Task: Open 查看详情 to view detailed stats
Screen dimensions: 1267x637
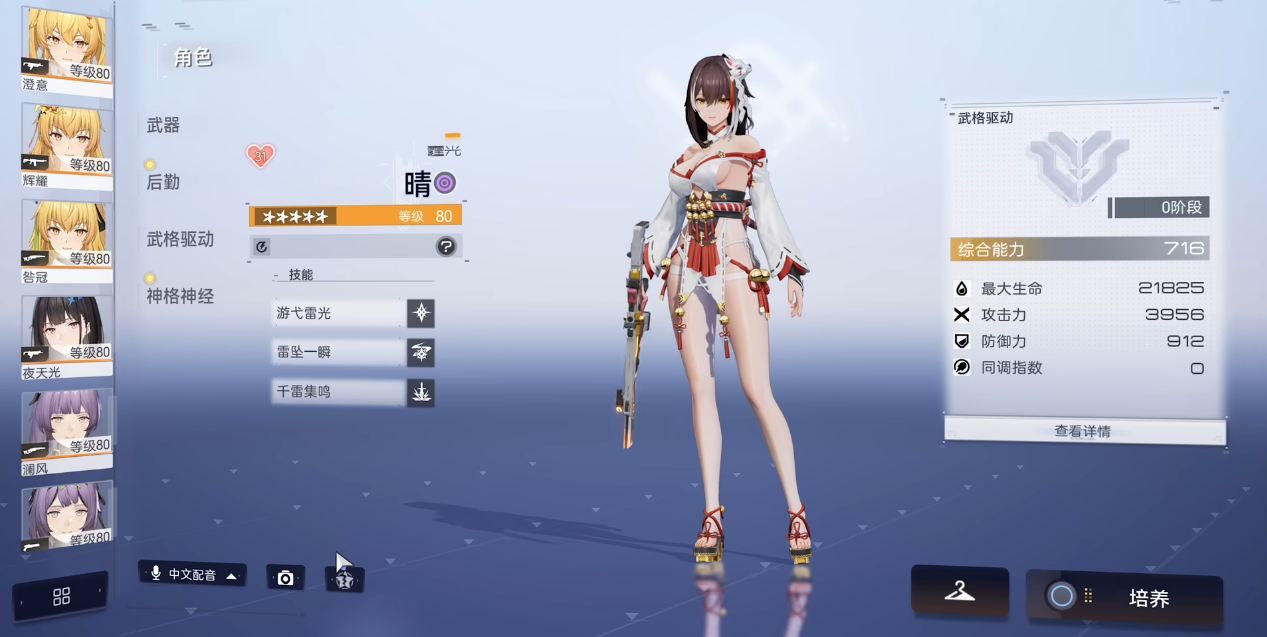Action: pyautogui.click(x=1083, y=431)
